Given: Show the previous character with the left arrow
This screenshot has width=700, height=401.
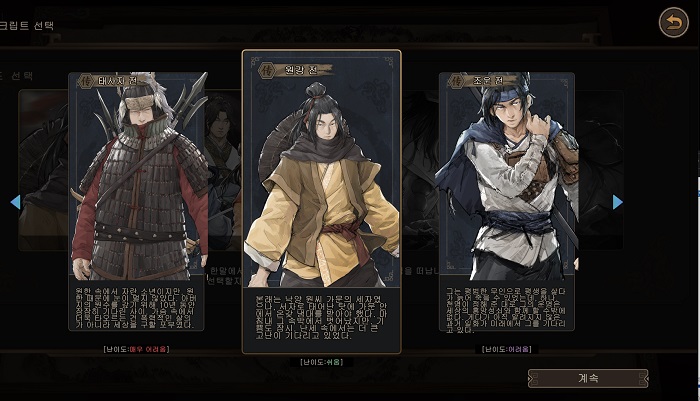Looking at the screenshot, I should 15,202.
